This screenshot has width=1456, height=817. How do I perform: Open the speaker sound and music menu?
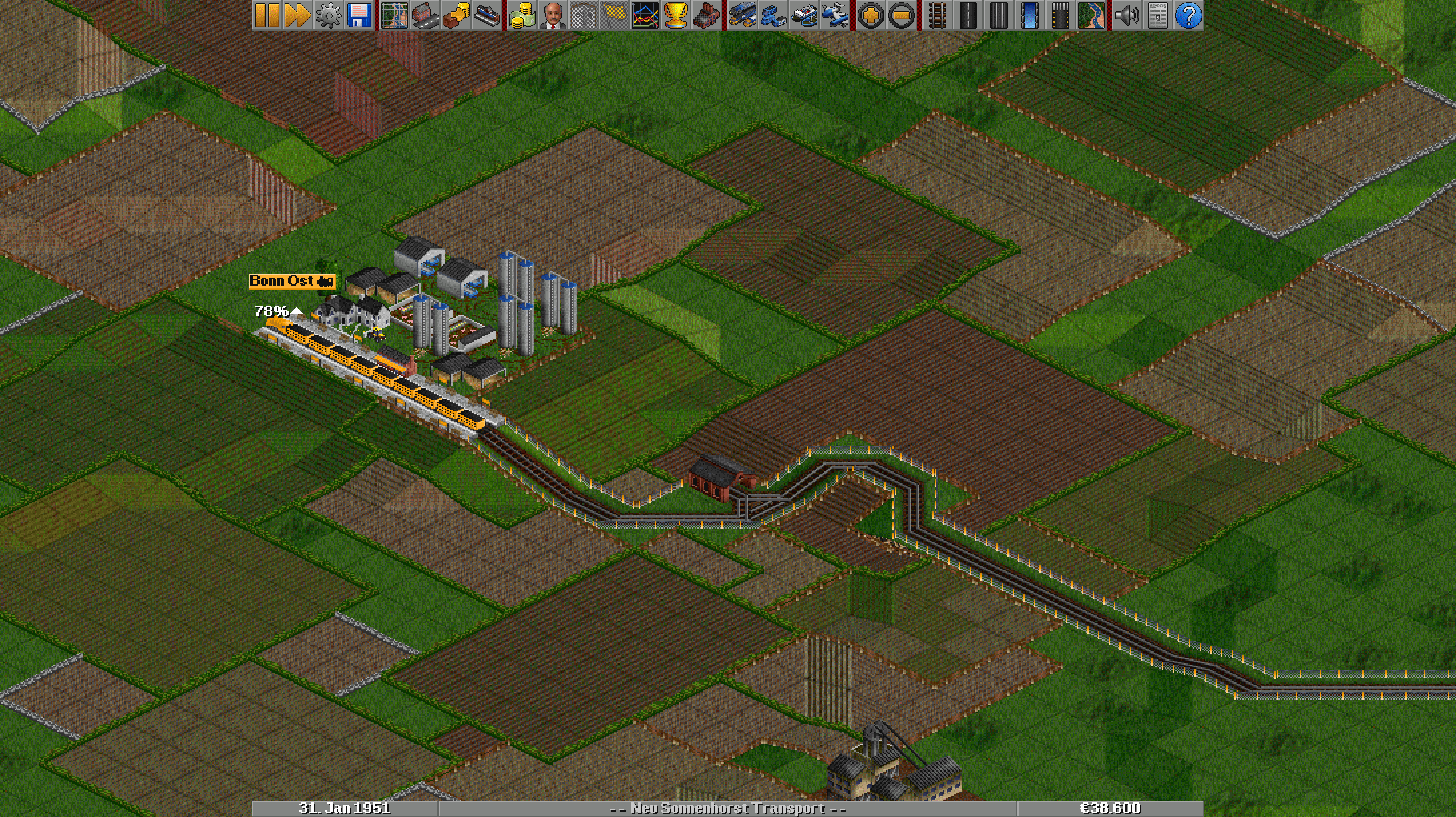coord(1127,15)
